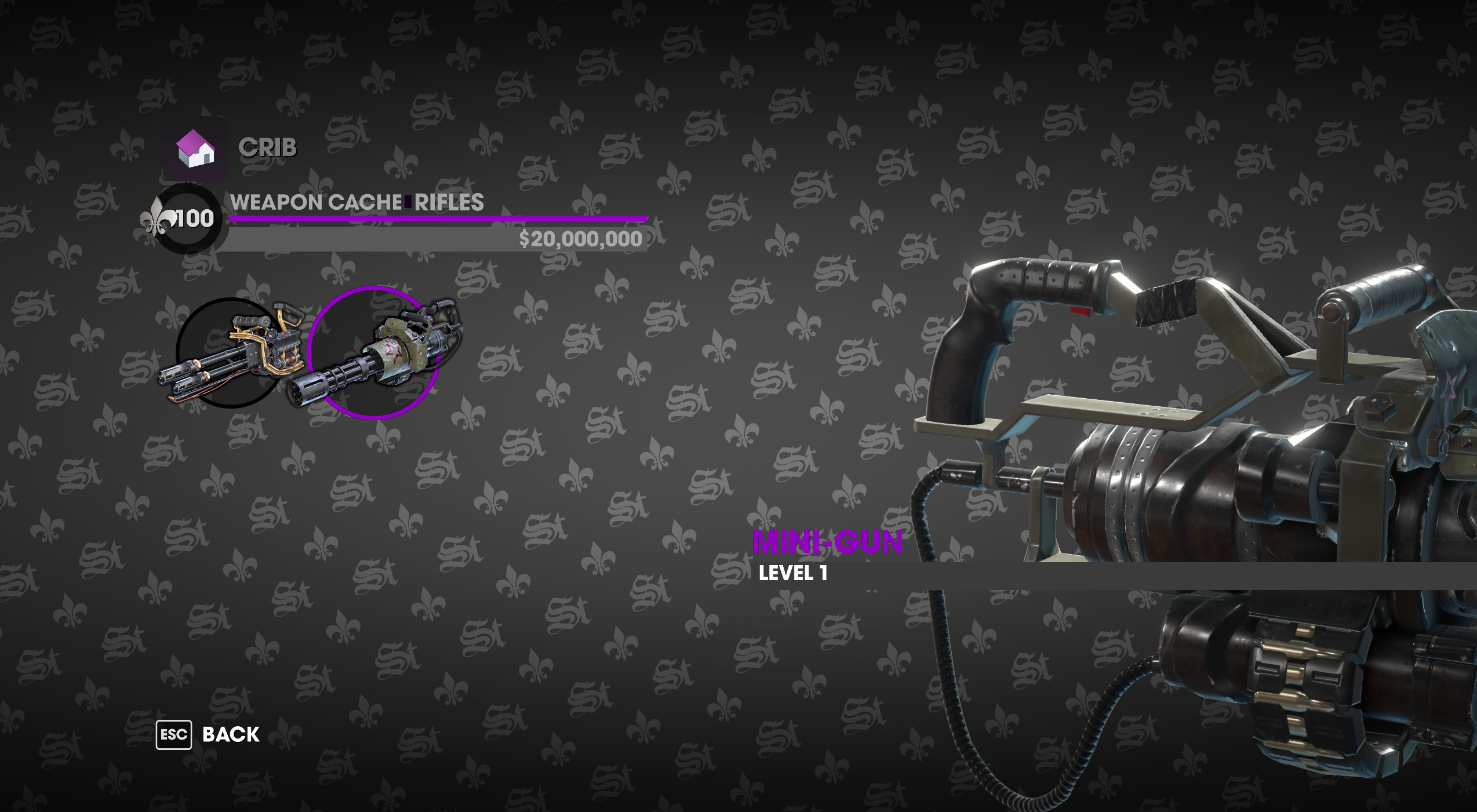Choose the purple-ringed Mini-Gun weapon icon
The image size is (1477, 812).
pos(374,352)
